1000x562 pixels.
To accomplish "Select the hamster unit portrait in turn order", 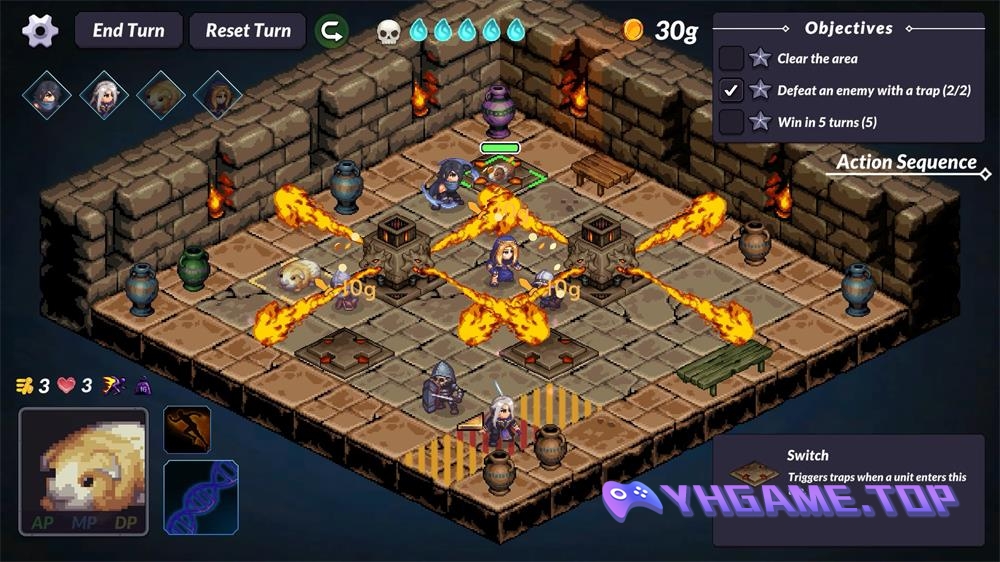I will (x=161, y=95).
